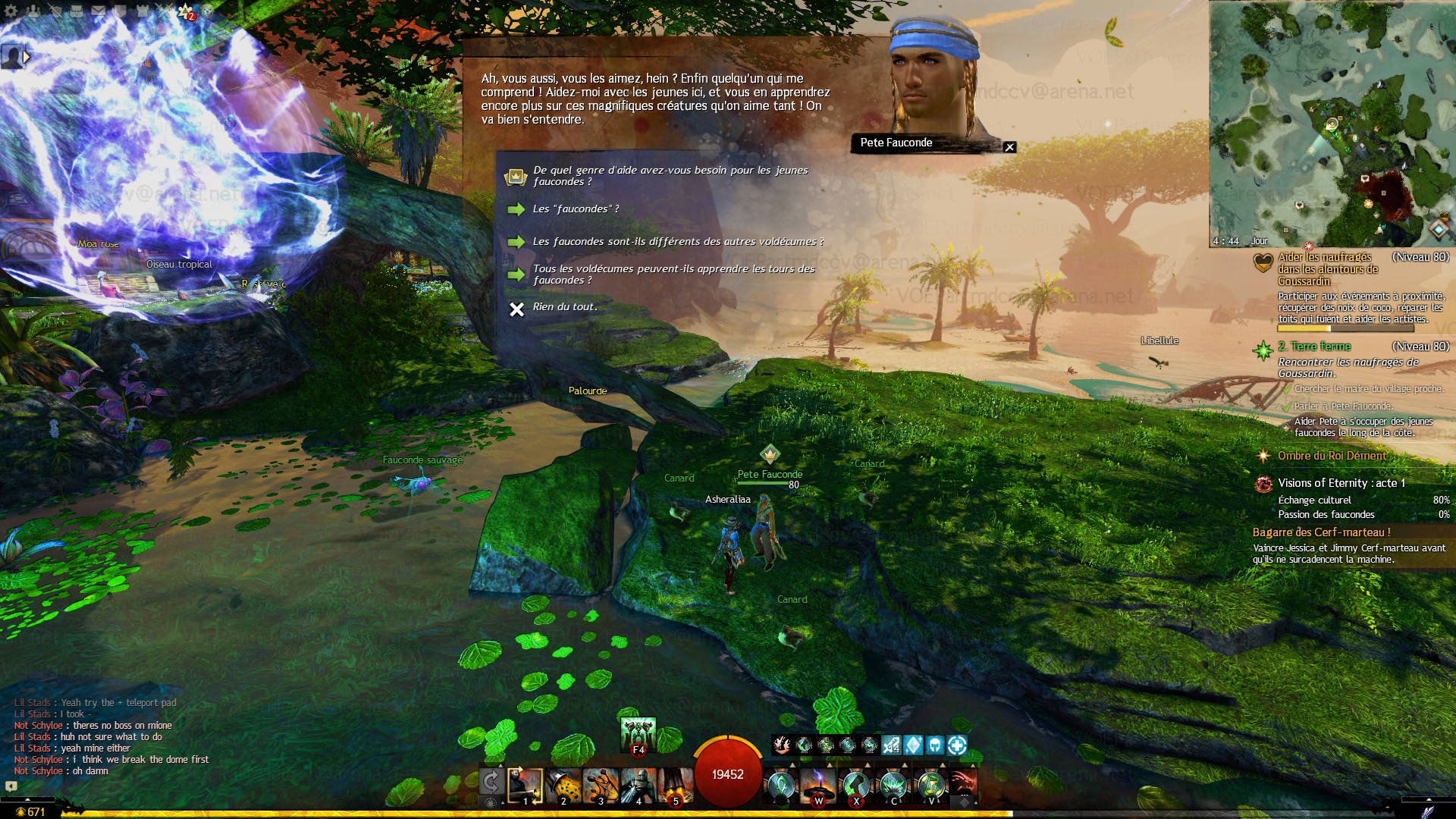The width and height of the screenshot is (1456, 819).
Task: Open the inventory bag icon
Action: [77, 11]
